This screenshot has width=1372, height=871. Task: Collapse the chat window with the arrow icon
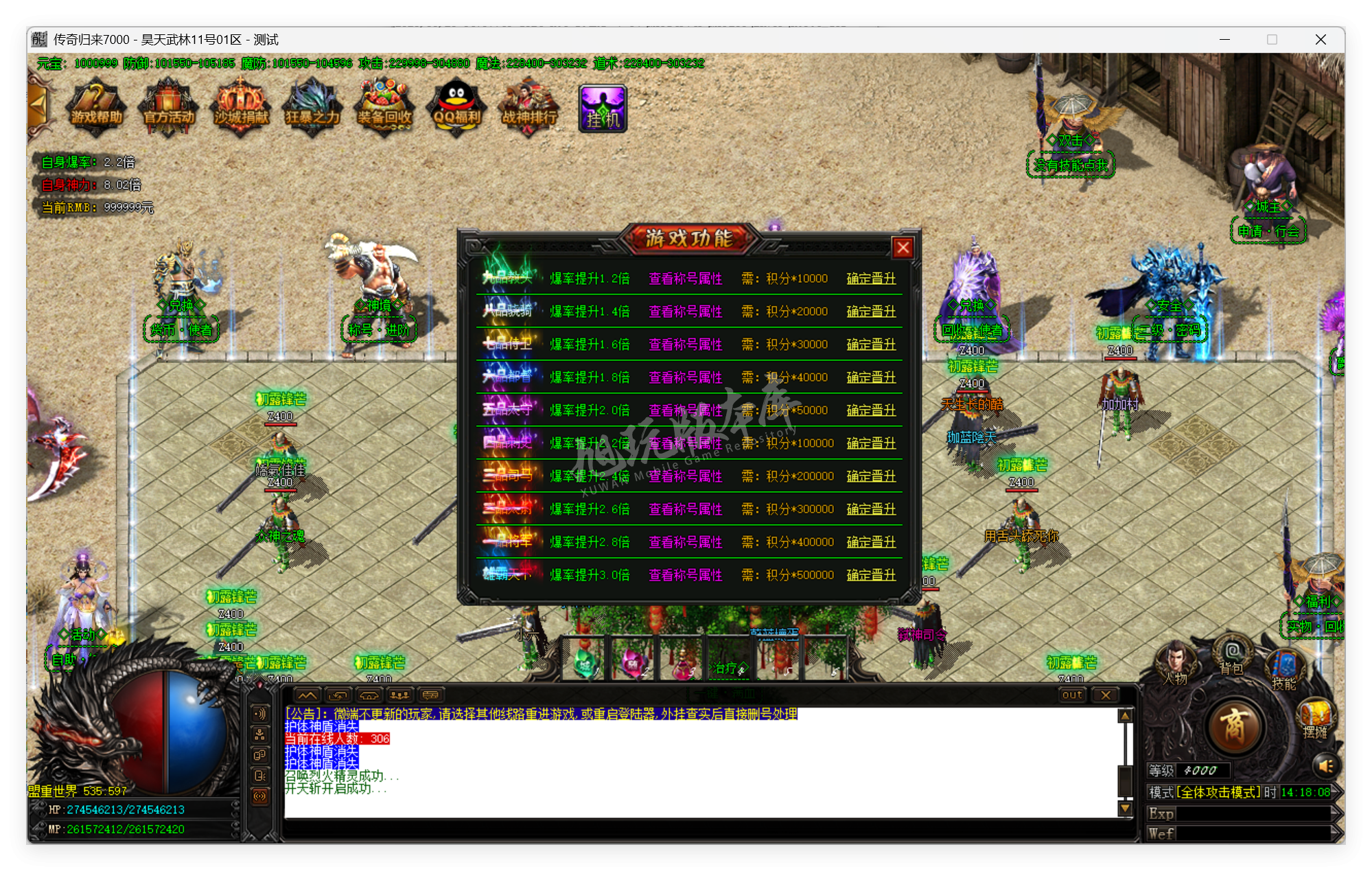[307, 695]
